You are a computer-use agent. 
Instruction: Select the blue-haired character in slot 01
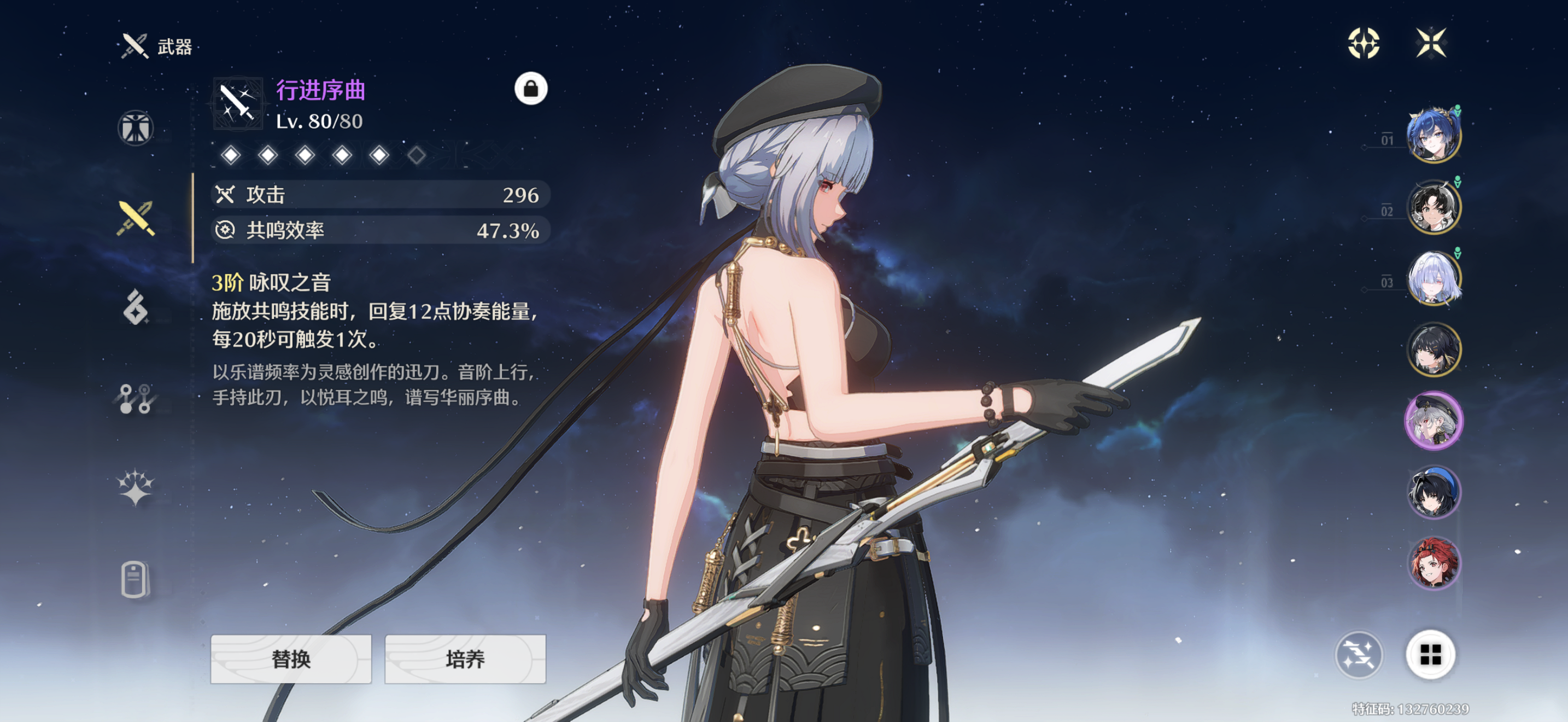1433,135
